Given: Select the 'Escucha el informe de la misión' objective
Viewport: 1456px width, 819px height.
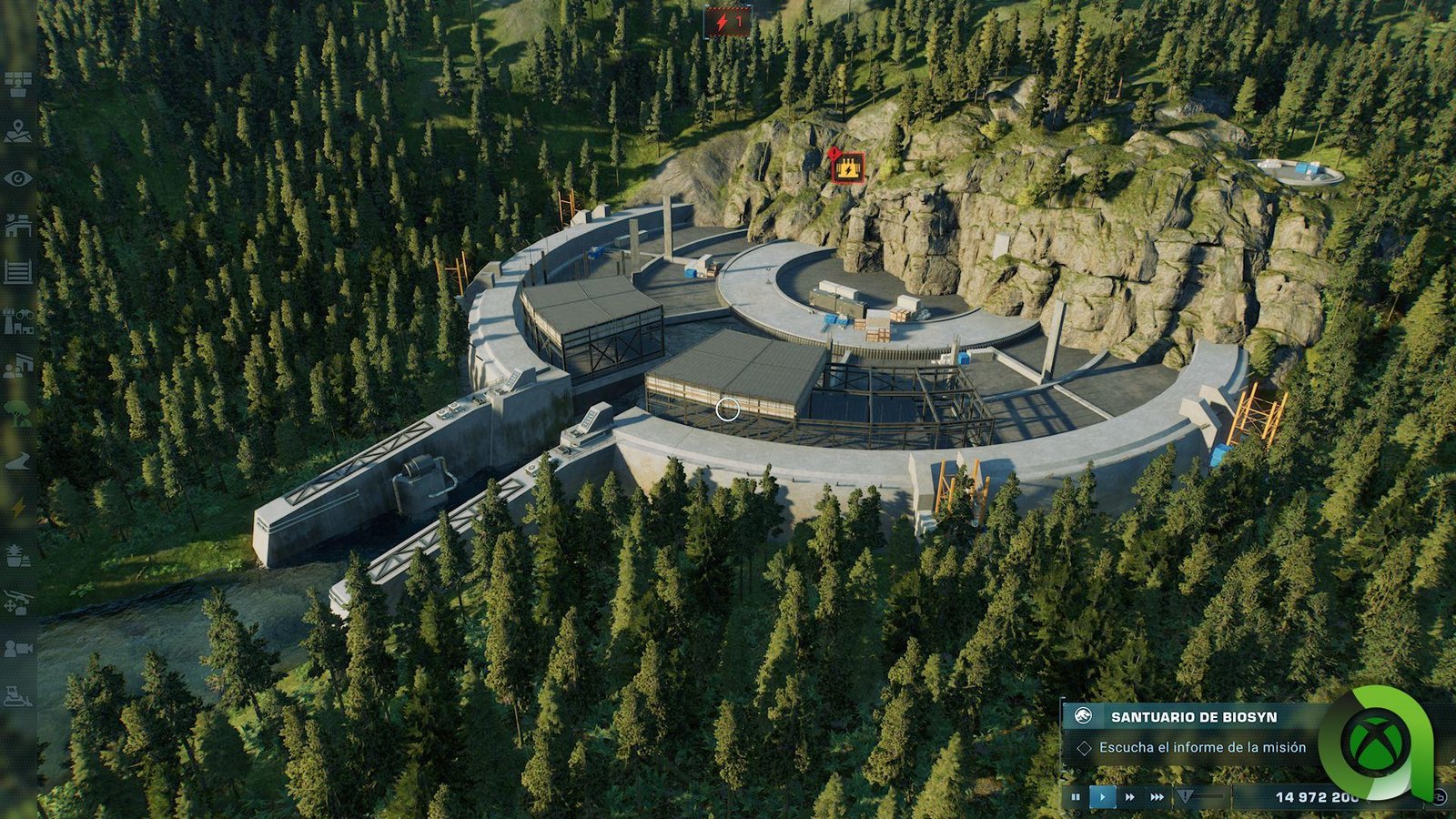Looking at the screenshot, I should (1201, 747).
